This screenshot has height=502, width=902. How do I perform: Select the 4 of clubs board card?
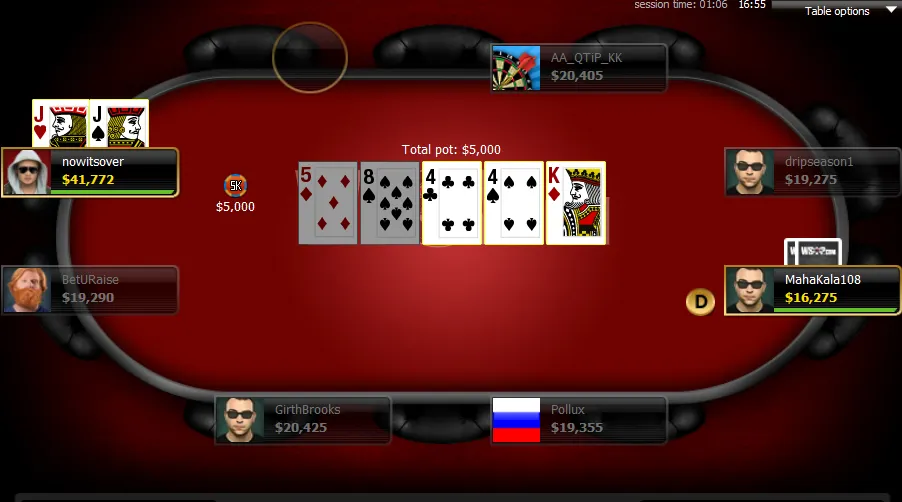tap(451, 203)
